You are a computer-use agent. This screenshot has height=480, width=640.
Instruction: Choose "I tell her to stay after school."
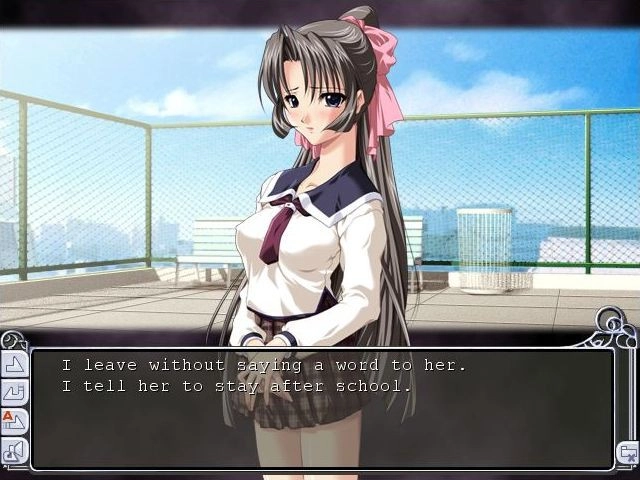click(236, 386)
